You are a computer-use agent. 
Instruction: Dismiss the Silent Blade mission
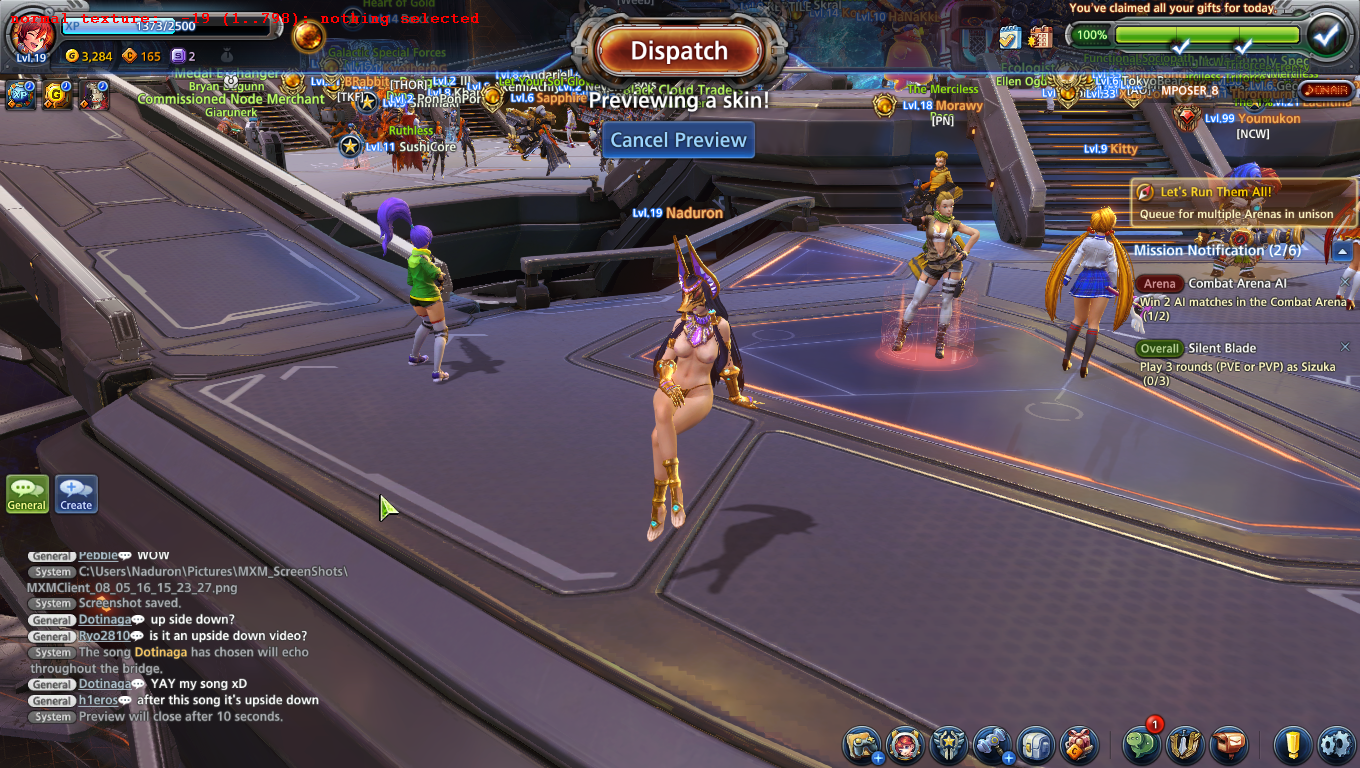[x=1345, y=347]
